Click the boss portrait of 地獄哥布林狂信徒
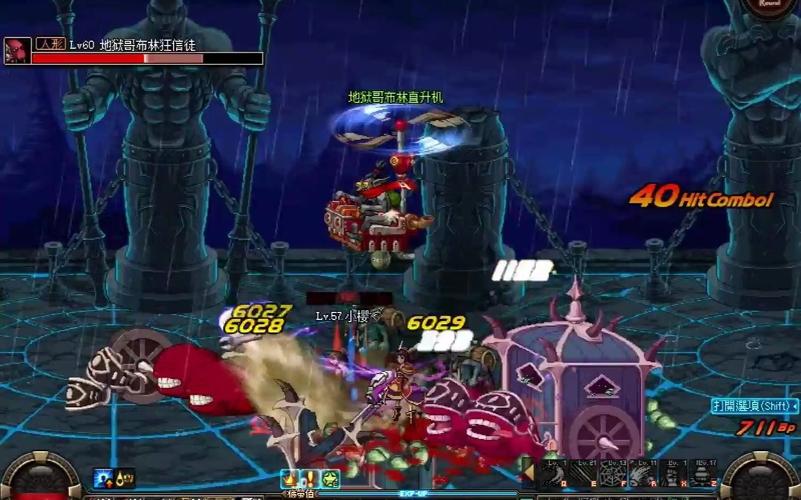801x500 pixels. pos(16,51)
